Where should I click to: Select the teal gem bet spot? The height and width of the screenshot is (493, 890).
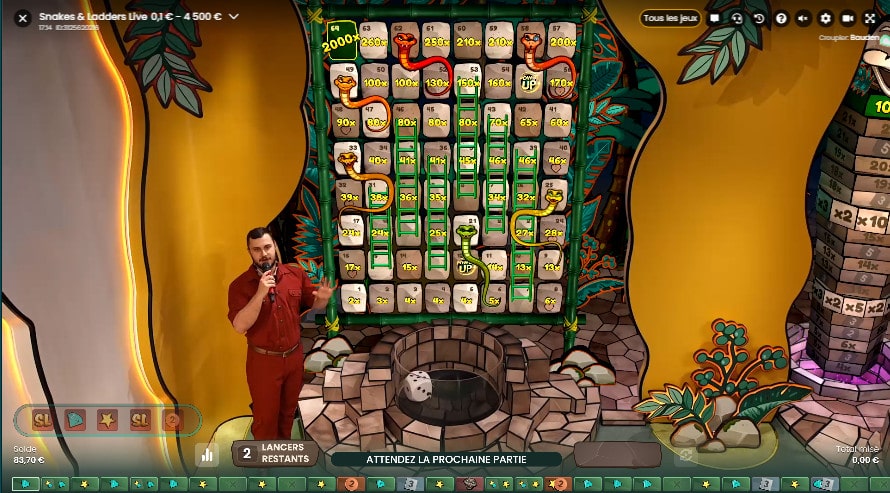75,420
